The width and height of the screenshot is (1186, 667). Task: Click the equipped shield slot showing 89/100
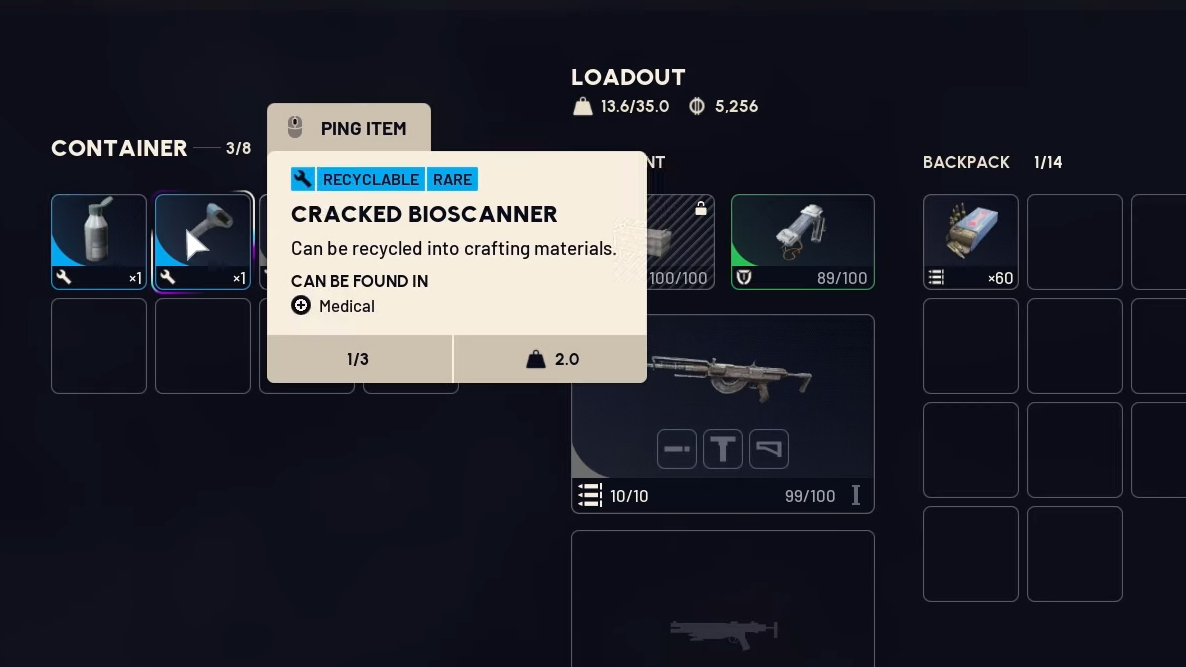tap(802, 241)
